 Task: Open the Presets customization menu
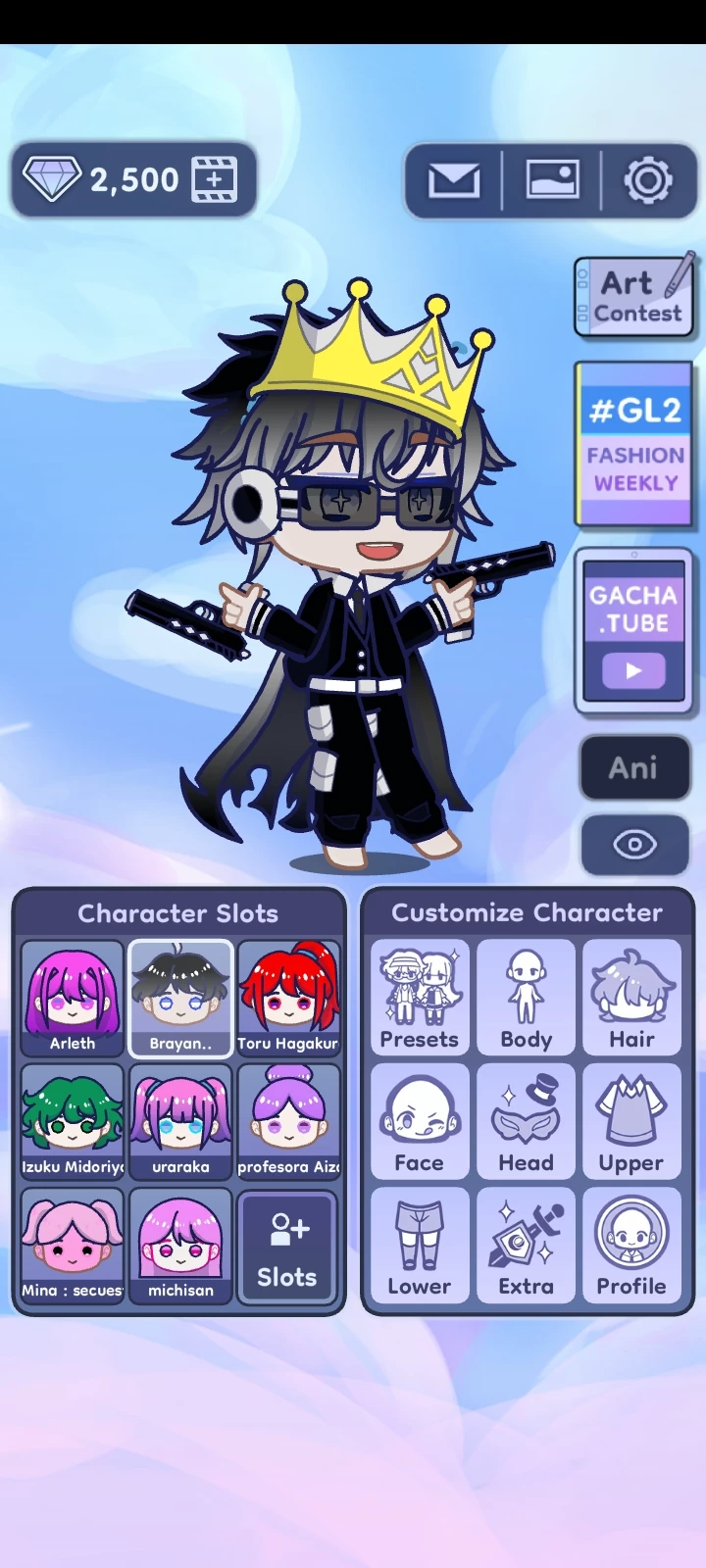click(x=420, y=998)
